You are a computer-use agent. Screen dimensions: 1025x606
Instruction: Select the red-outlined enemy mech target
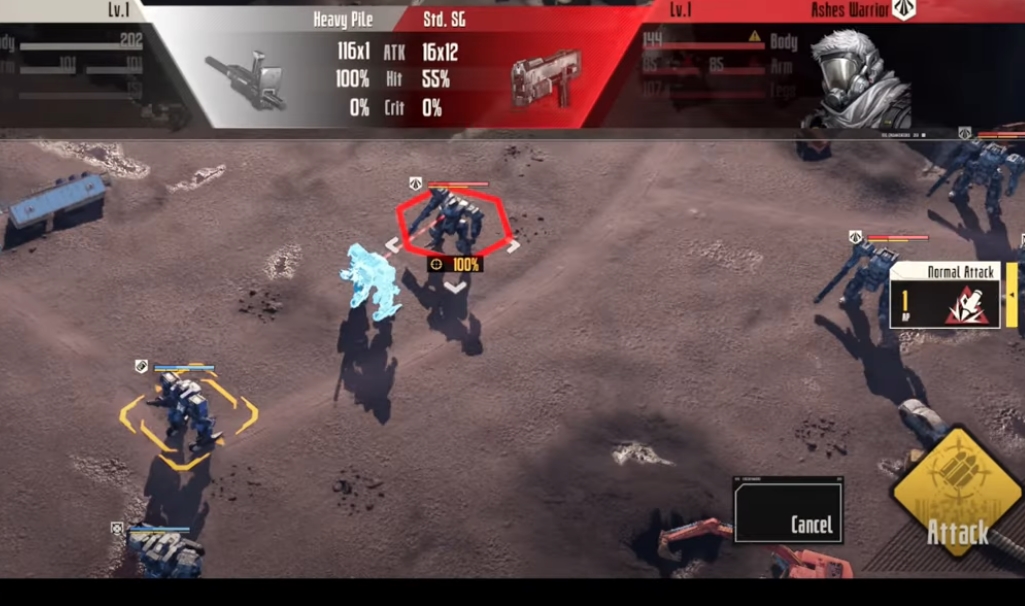coord(454,222)
